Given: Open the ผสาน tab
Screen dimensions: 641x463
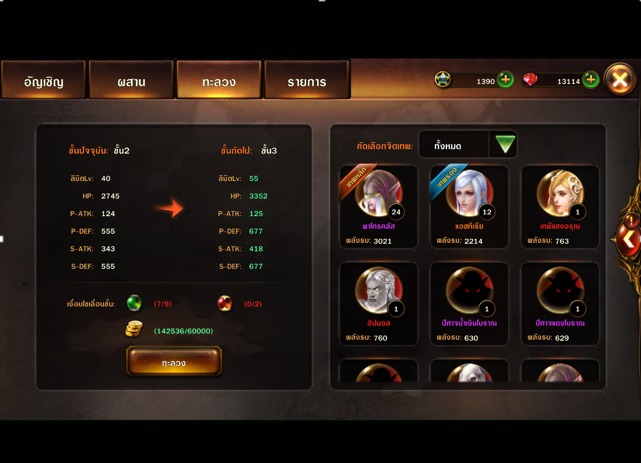Looking at the screenshot, I should tap(131, 81).
